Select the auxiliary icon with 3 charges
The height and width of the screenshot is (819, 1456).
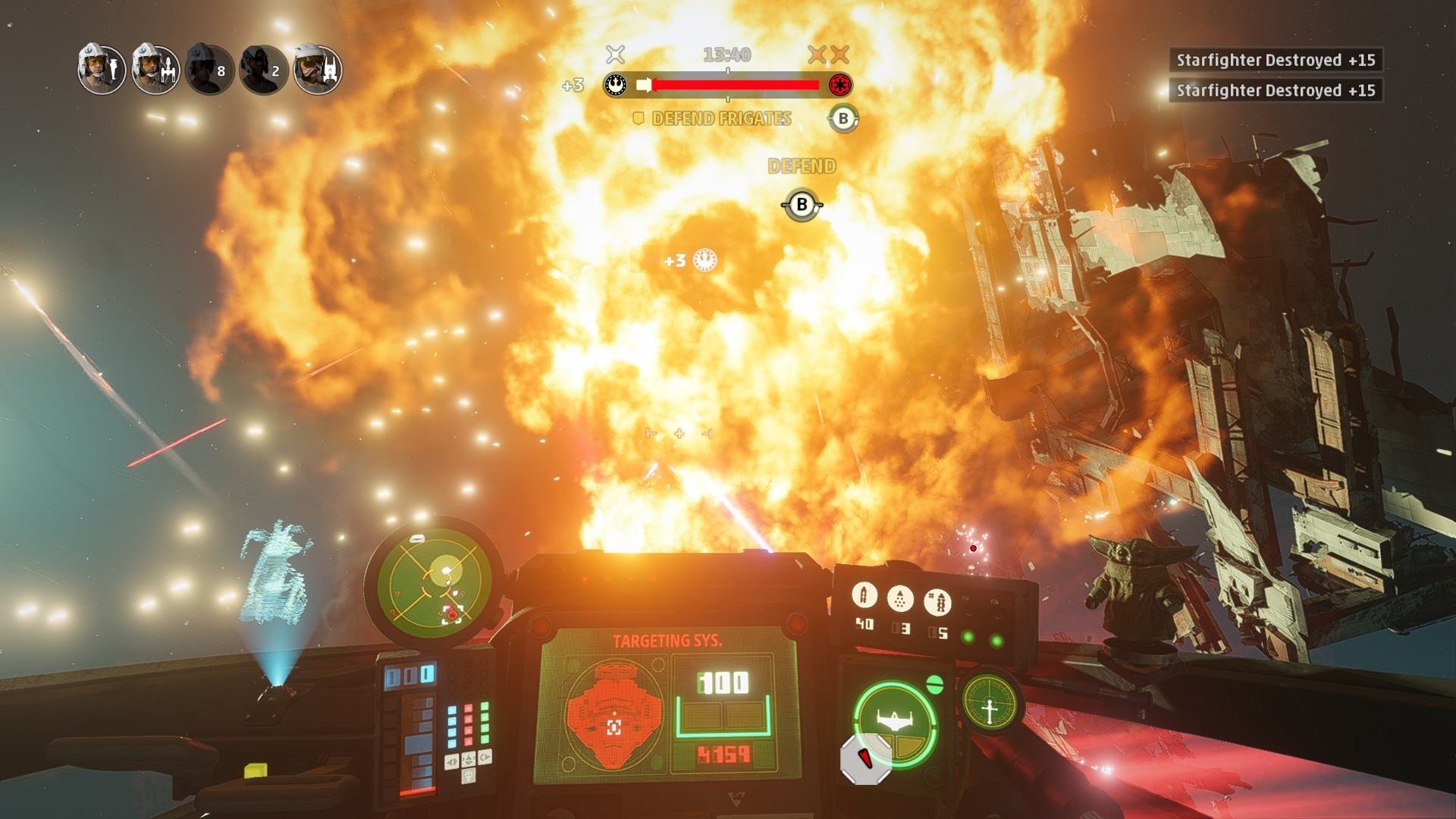click(x=900, y=599)
